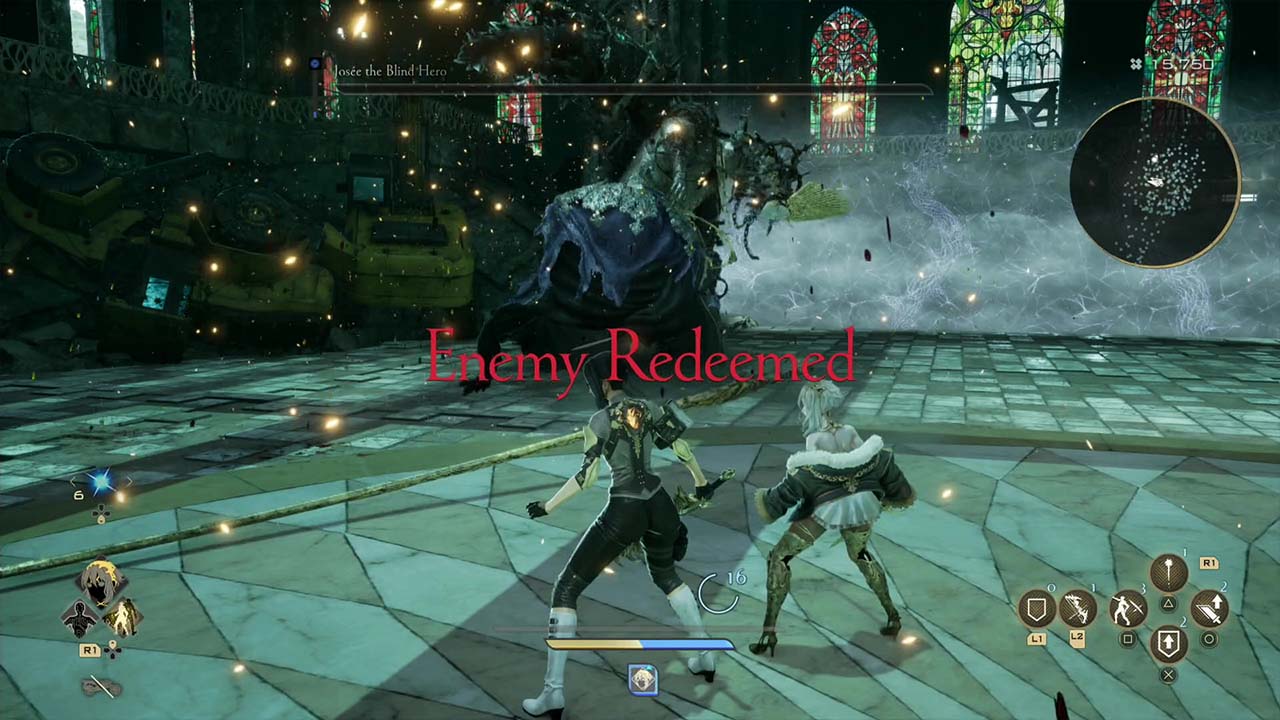Click the circular minimap

point(1155,182)
